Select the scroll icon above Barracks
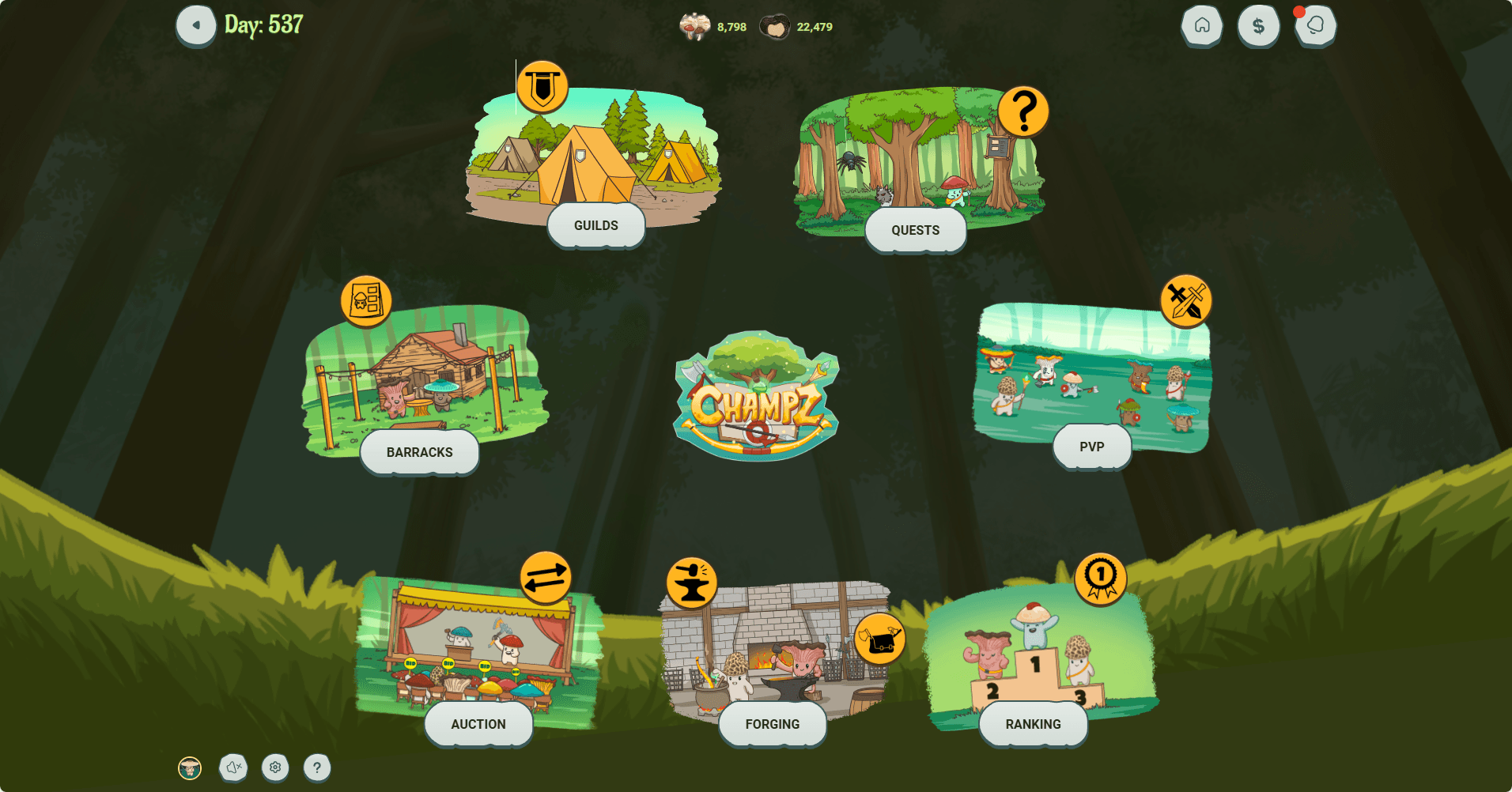Screen dimensions: 1512x792 click(x=365, y=302)
